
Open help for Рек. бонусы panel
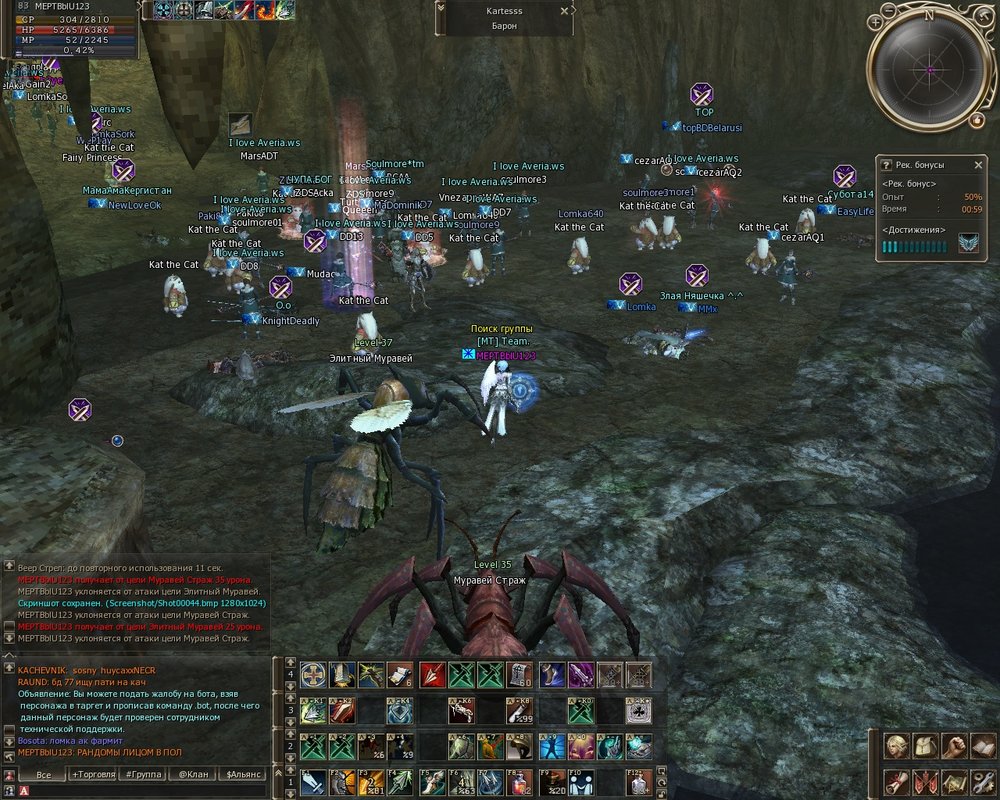[885, 164]
